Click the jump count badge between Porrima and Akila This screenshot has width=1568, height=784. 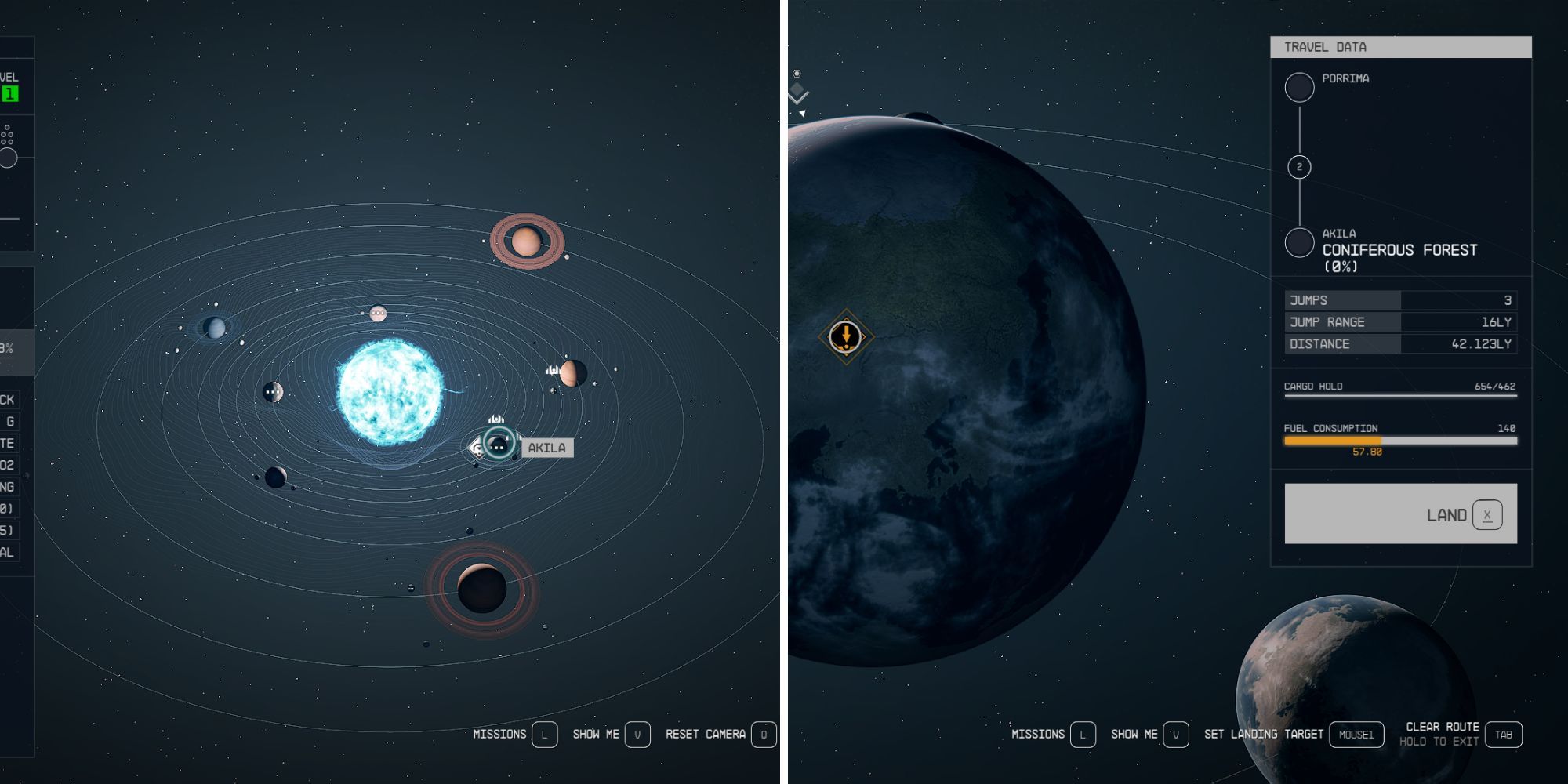point(1298,166)
